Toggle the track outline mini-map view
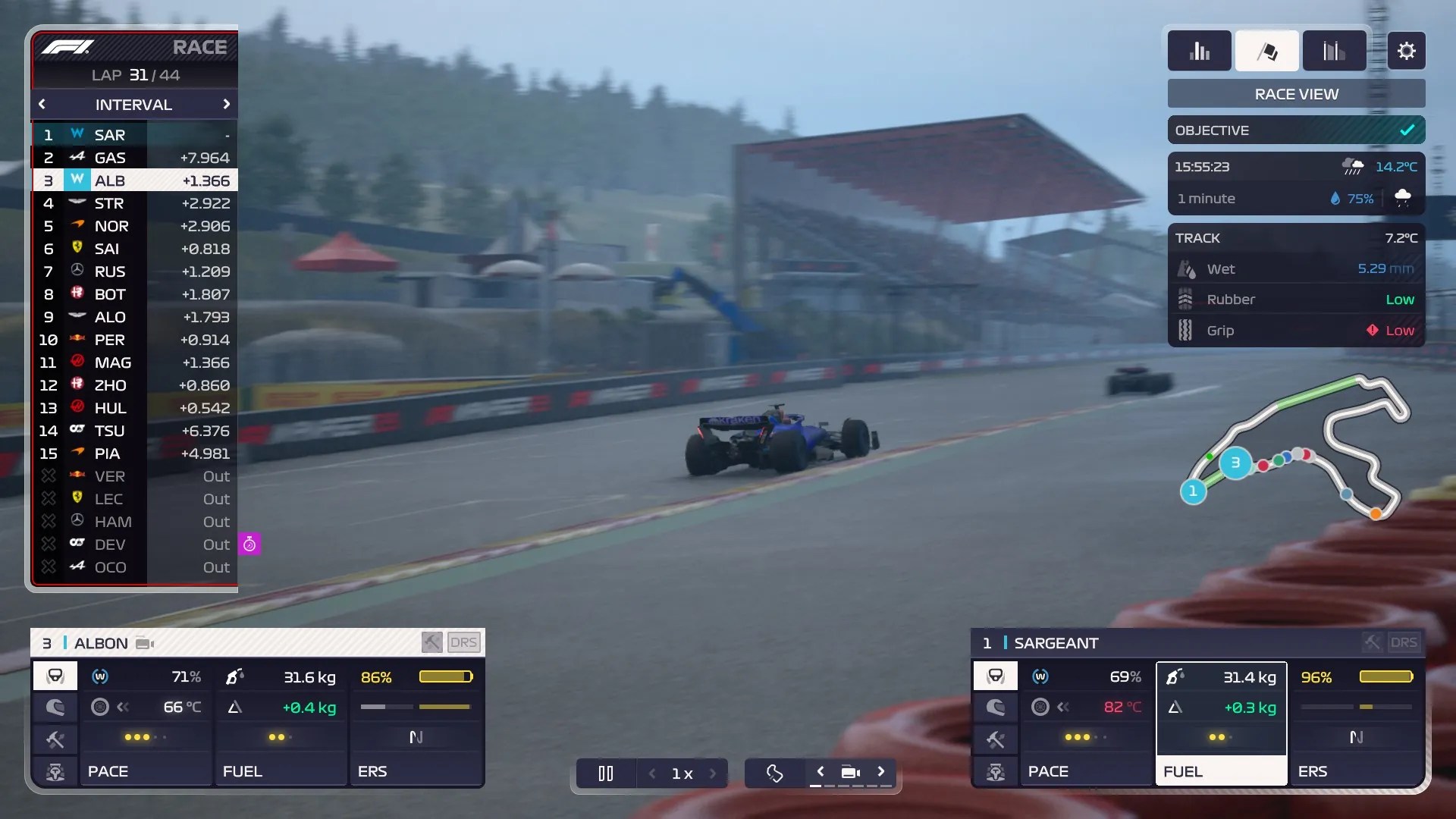 pyautogui.click(x=774, y=773)
